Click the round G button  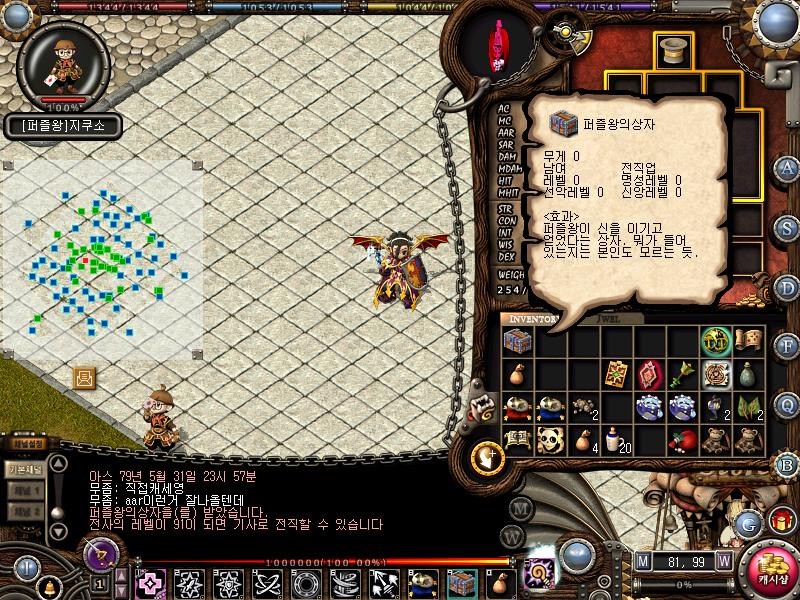point(747,522)
